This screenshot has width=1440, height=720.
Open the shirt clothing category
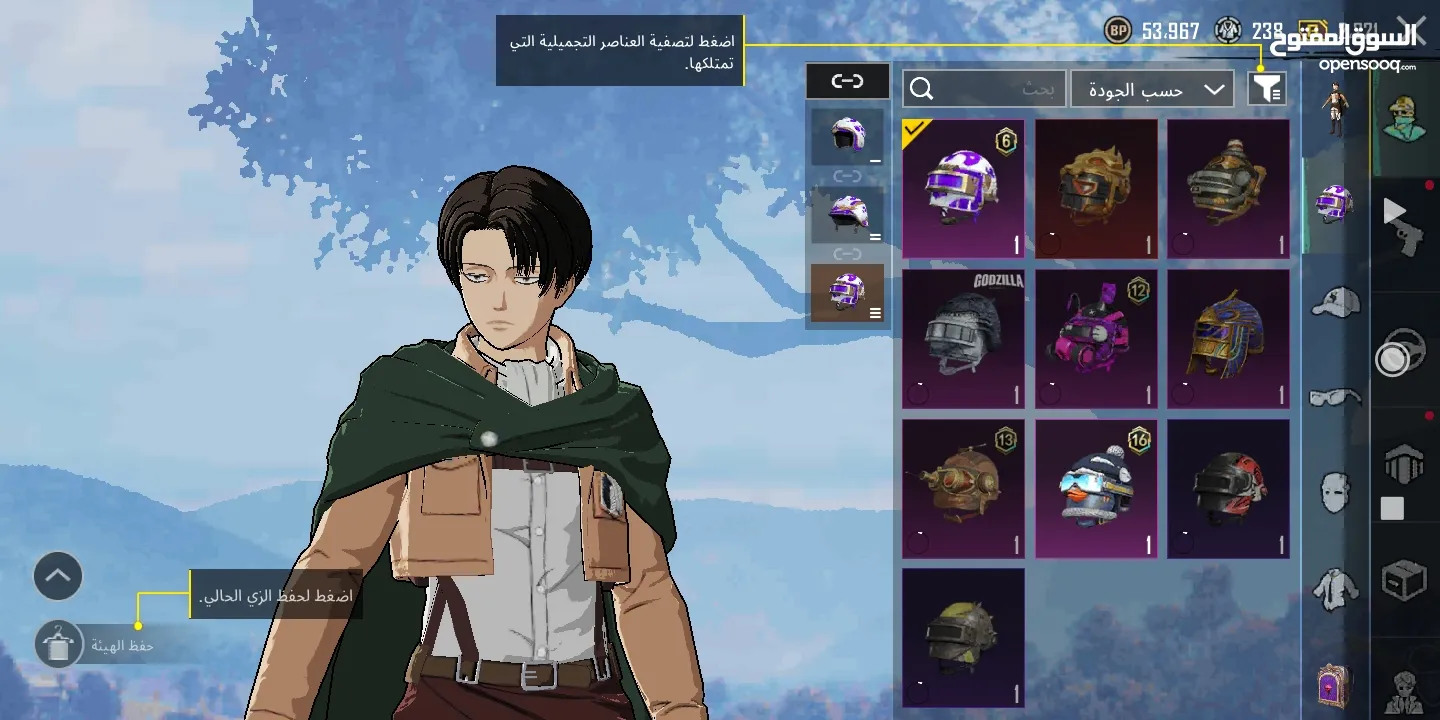pos(1335,590)
